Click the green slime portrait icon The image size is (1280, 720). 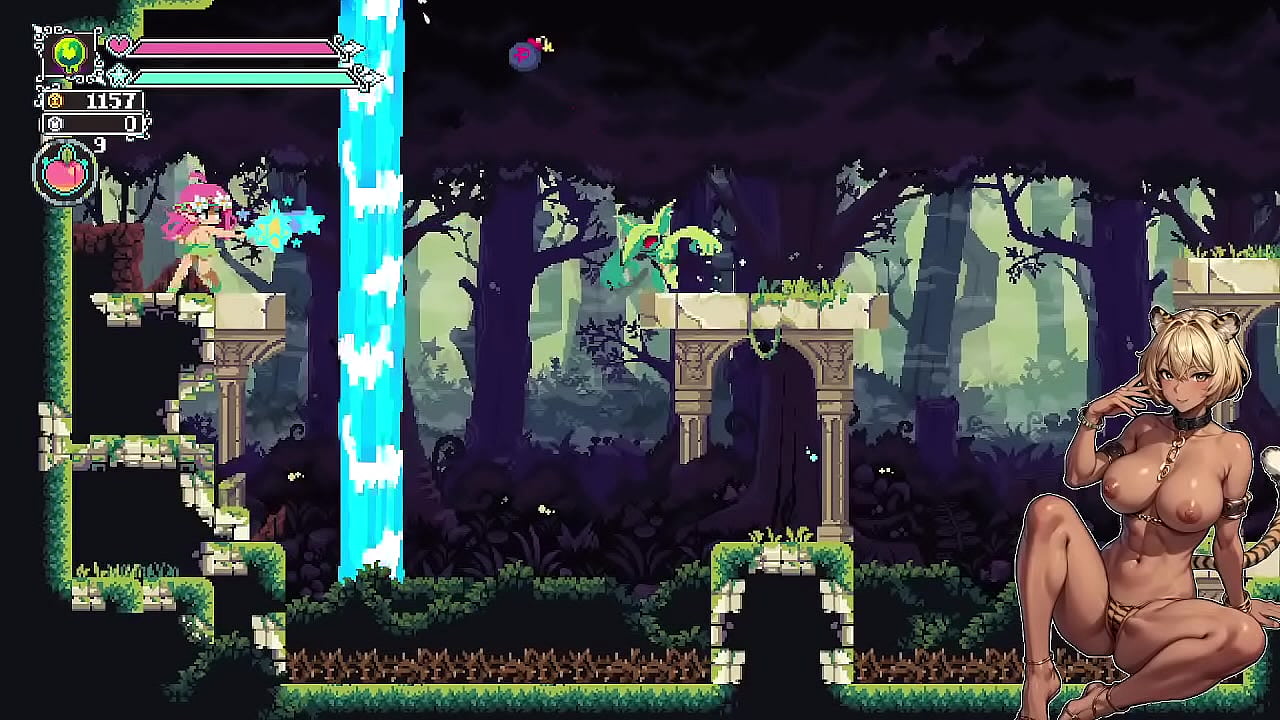tap(68, 54)
